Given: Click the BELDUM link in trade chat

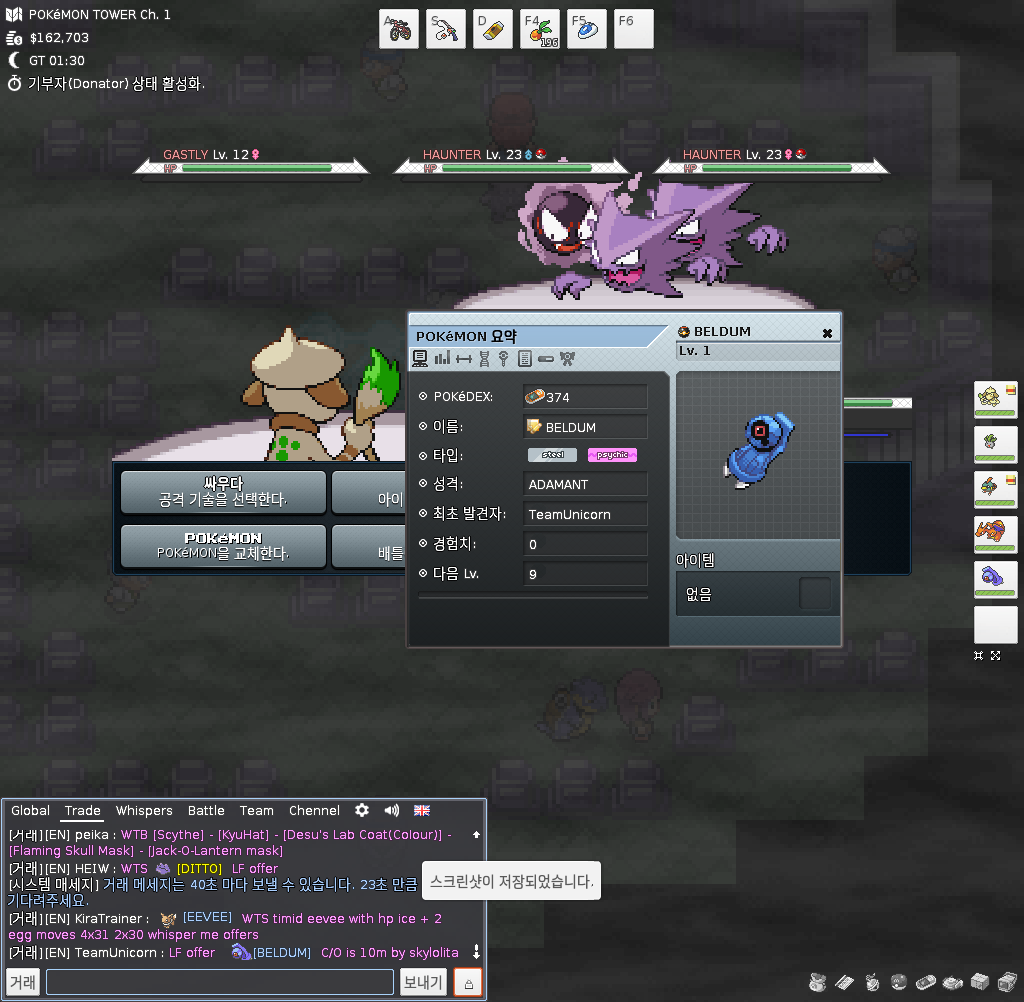Looking at the screenshot, I should click(281, 953).
